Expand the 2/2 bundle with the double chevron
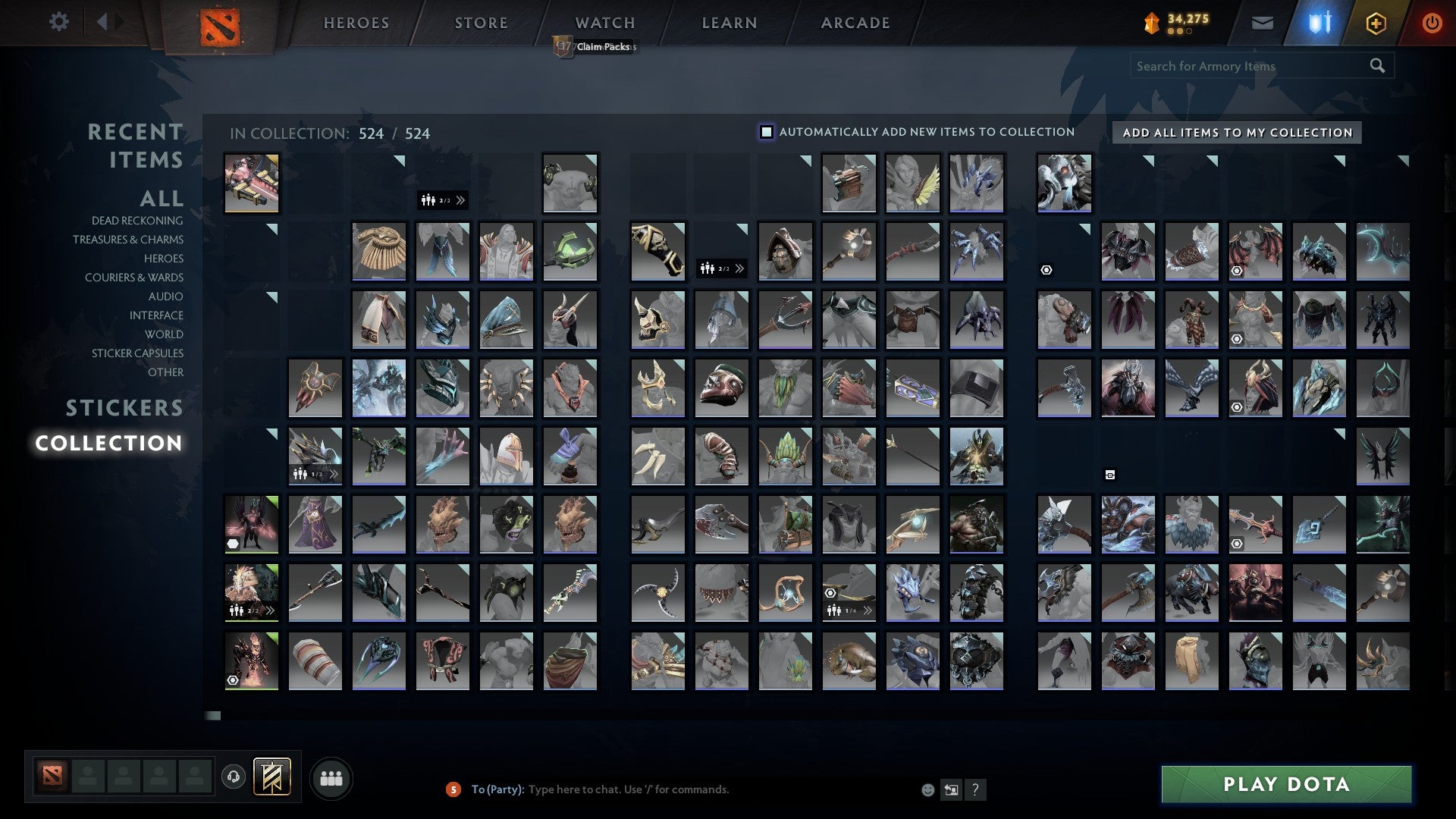 coord(461,201)
